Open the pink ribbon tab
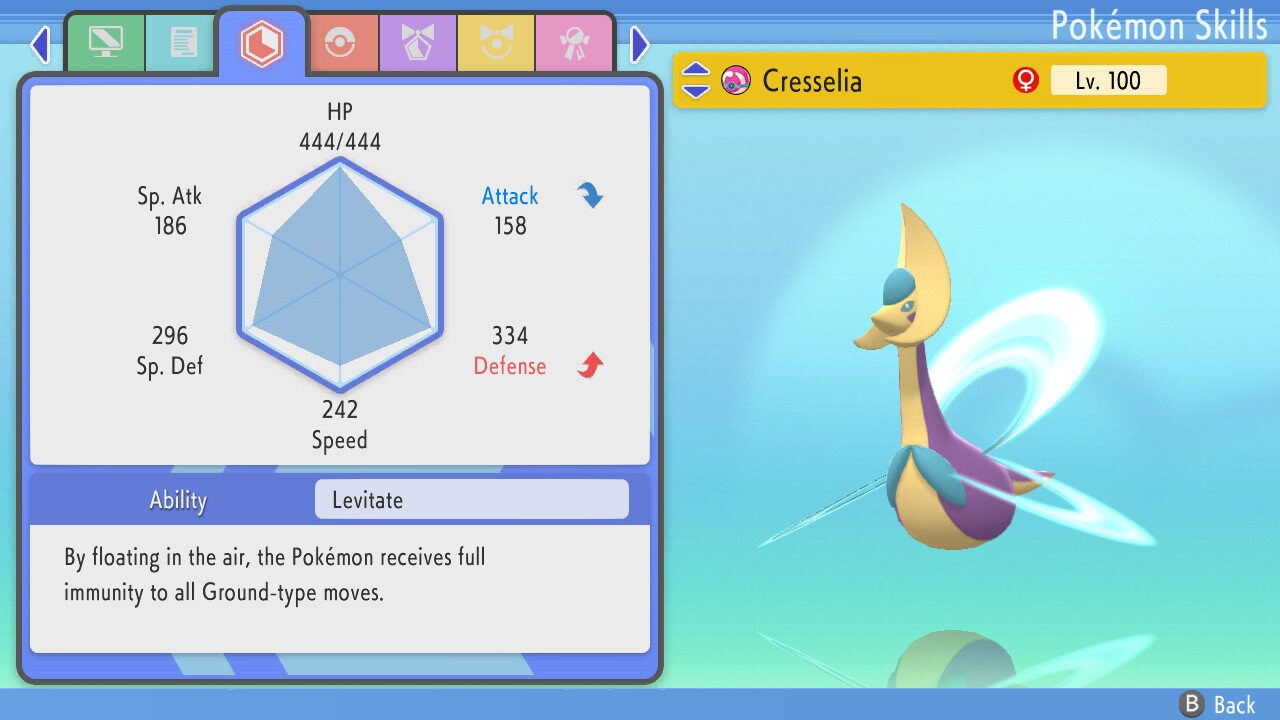The width and height of the screenshot is (1280, 720). pyautogui.click(x=573, y=45)
